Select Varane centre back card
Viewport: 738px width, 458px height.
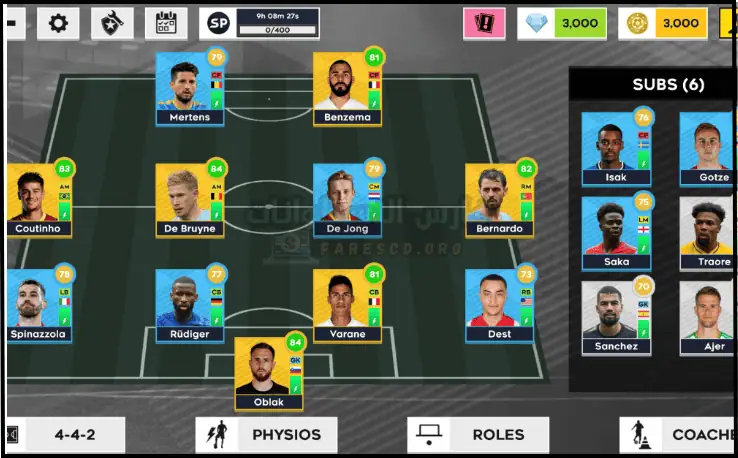coord(347,305)
